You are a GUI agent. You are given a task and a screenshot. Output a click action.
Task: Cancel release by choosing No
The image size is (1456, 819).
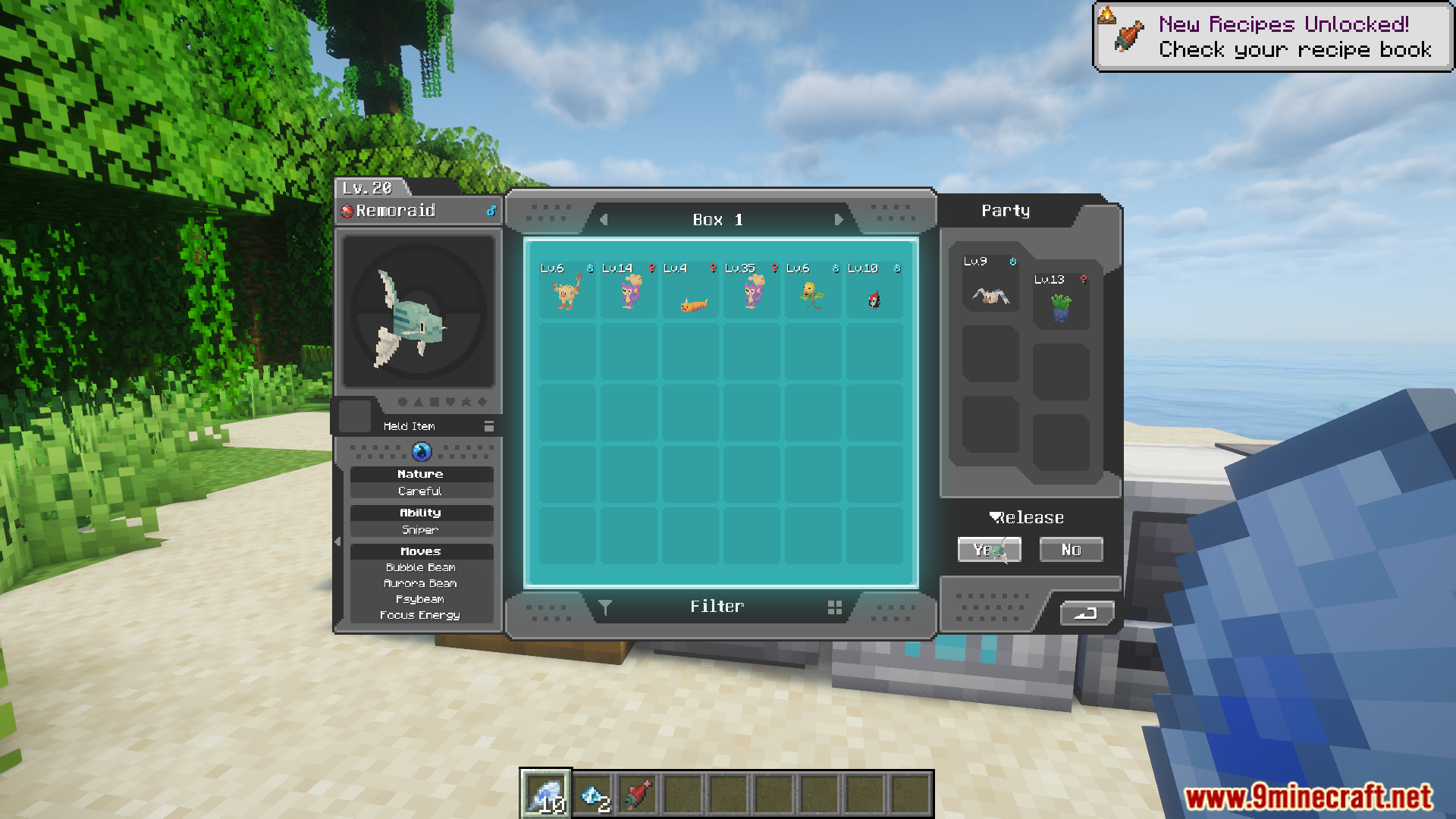pos(1071,550)
